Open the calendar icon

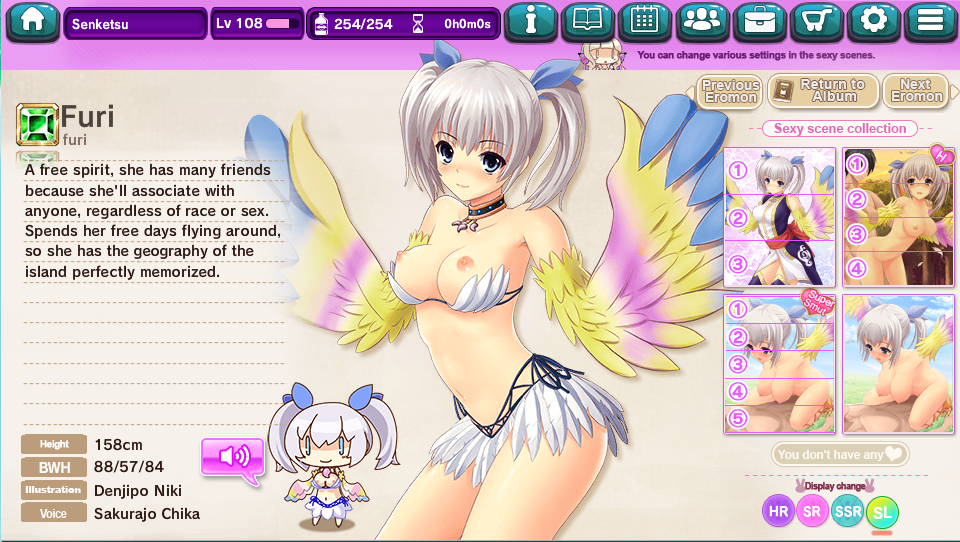[x=645, y=21]
